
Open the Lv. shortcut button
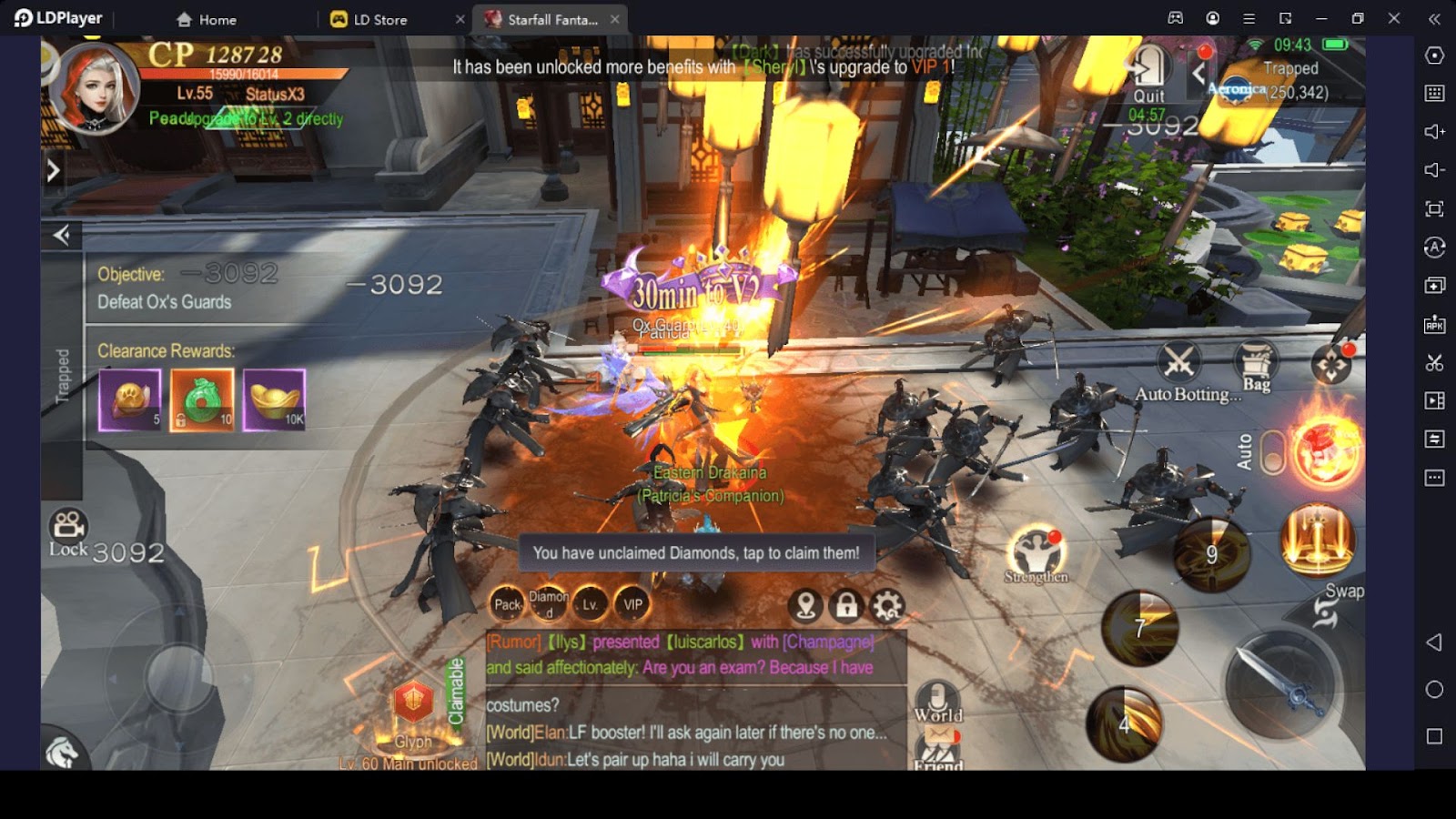[x=590, y=604]
